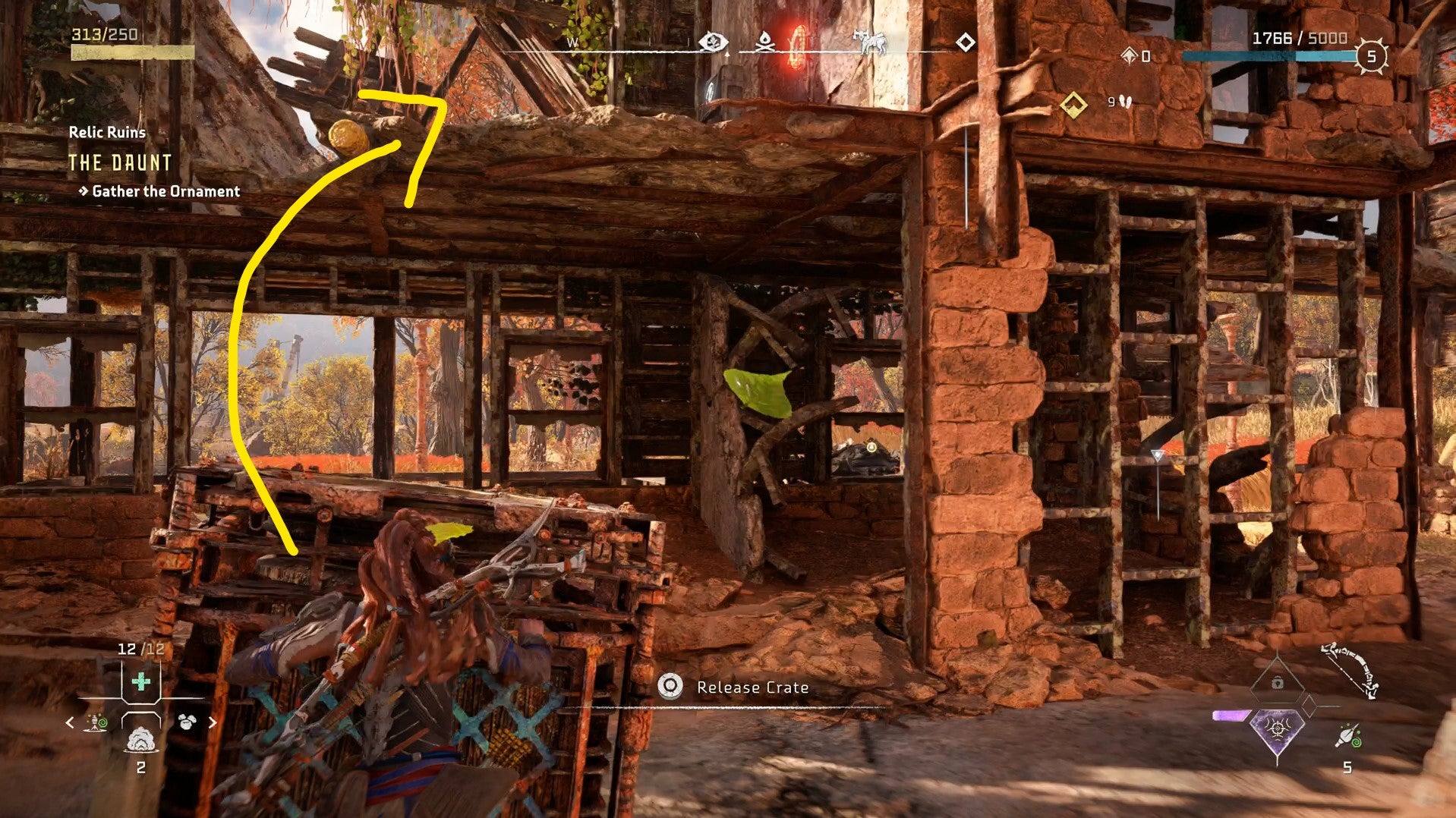Image resolution: width=1456 pixels, height=818 pixels.
Task: Select the mount icon on the compass
Action: coord(871,41)
